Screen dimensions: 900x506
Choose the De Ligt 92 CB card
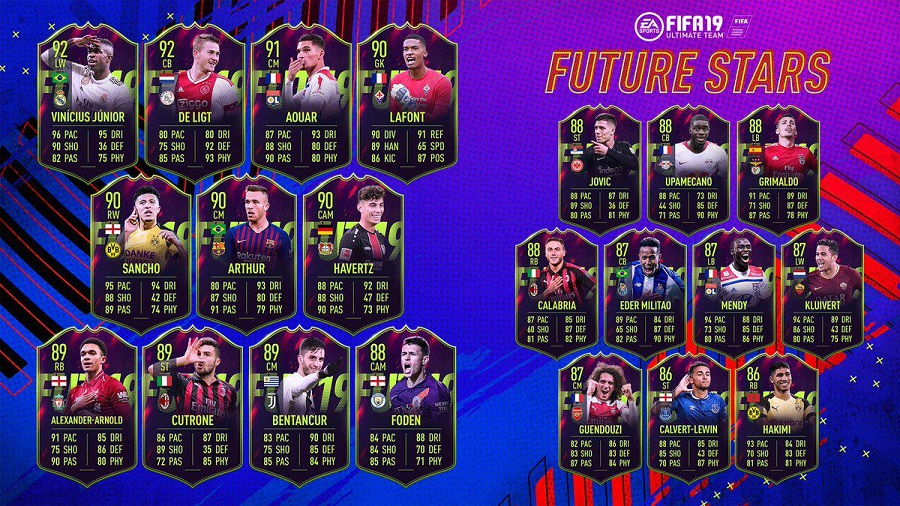tap(194, 95)
